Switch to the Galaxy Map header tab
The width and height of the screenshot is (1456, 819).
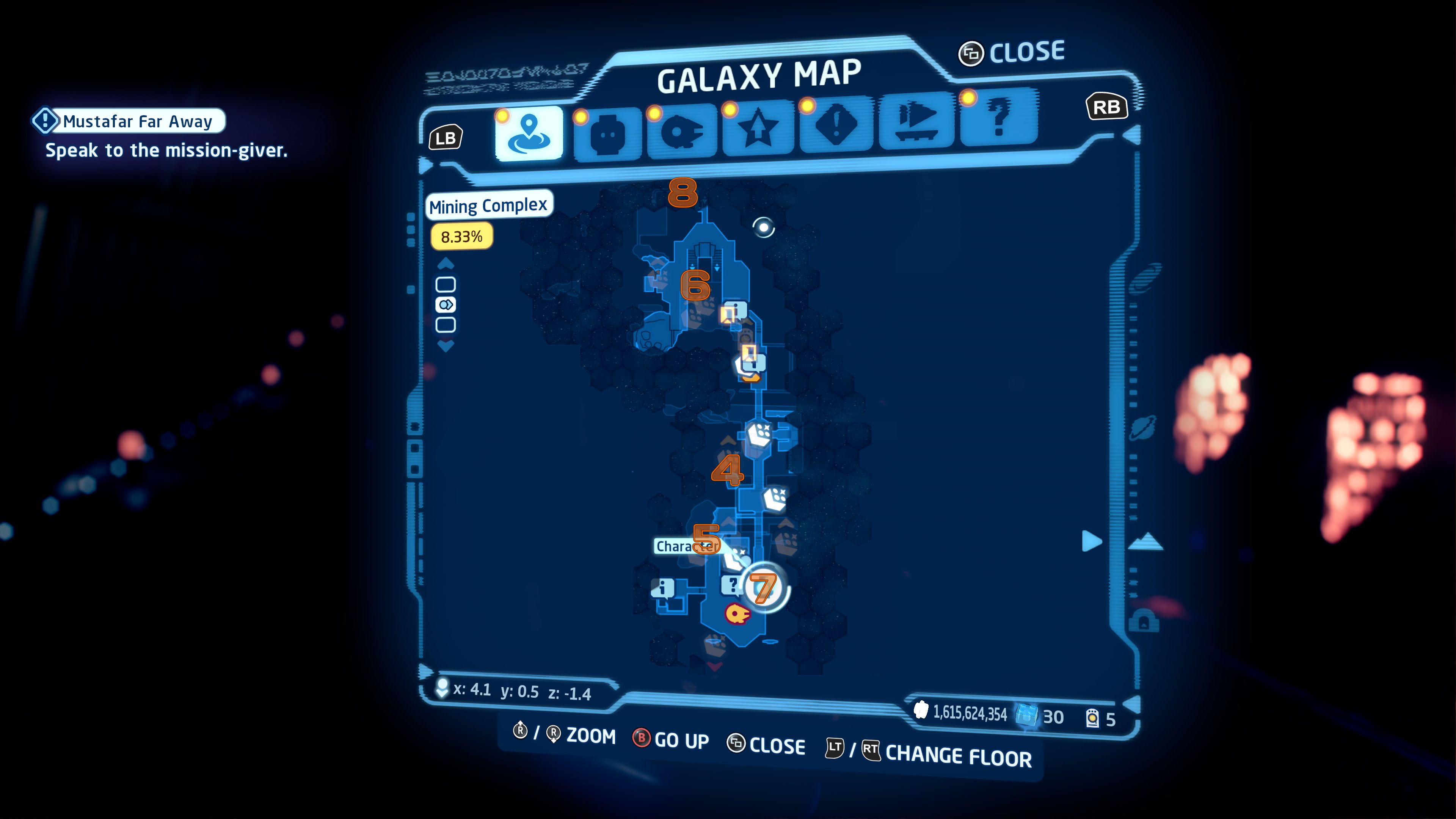pos(760,79)
